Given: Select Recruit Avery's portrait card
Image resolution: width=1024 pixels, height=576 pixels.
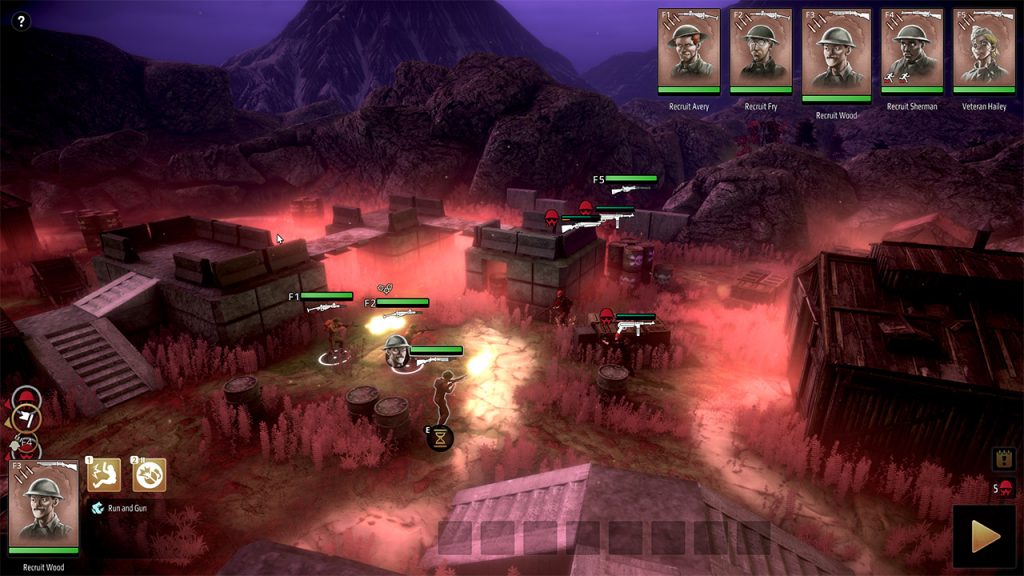Looking at the screenshot, I should [689, 52].
